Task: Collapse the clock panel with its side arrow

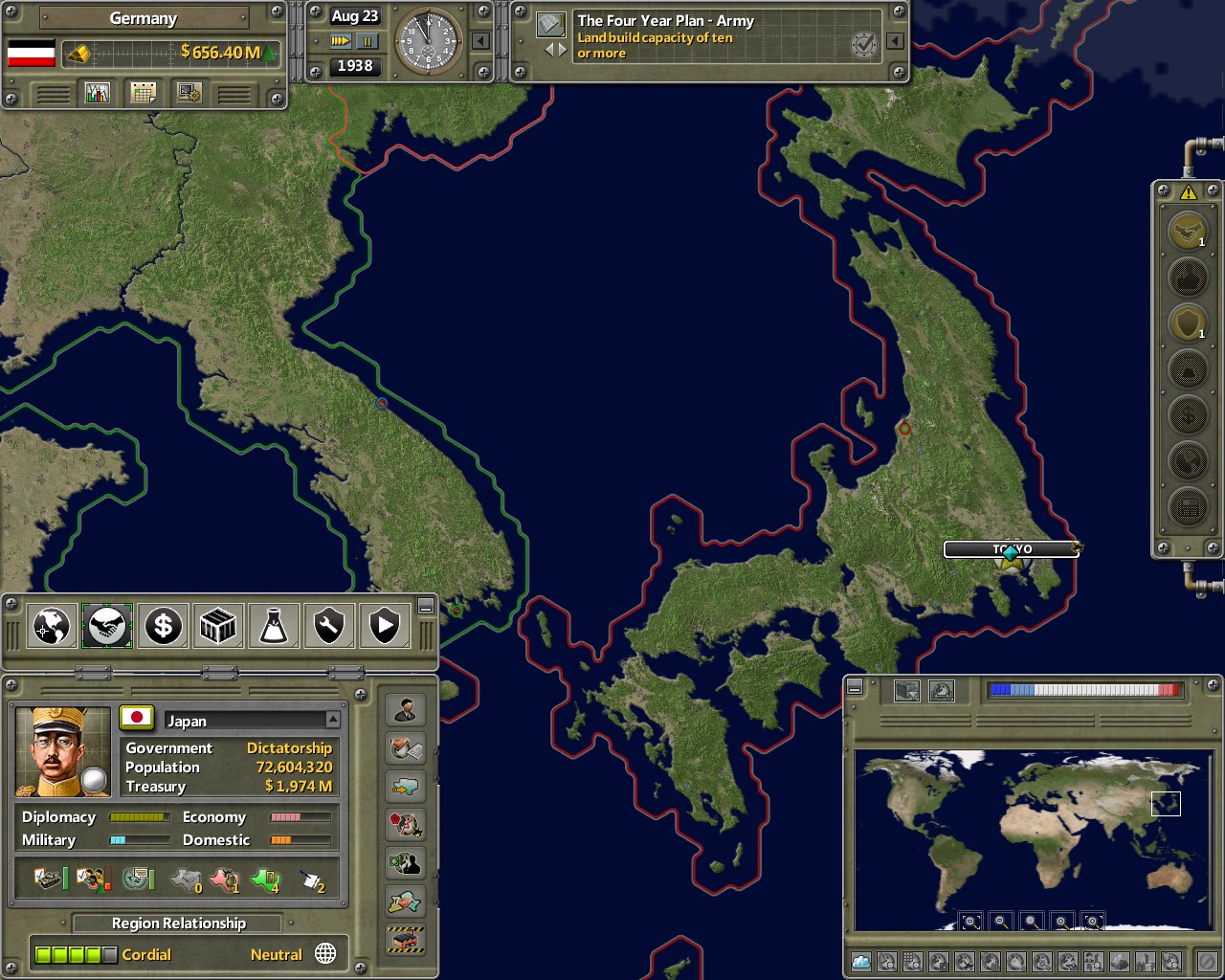Action: click(480, 41)
